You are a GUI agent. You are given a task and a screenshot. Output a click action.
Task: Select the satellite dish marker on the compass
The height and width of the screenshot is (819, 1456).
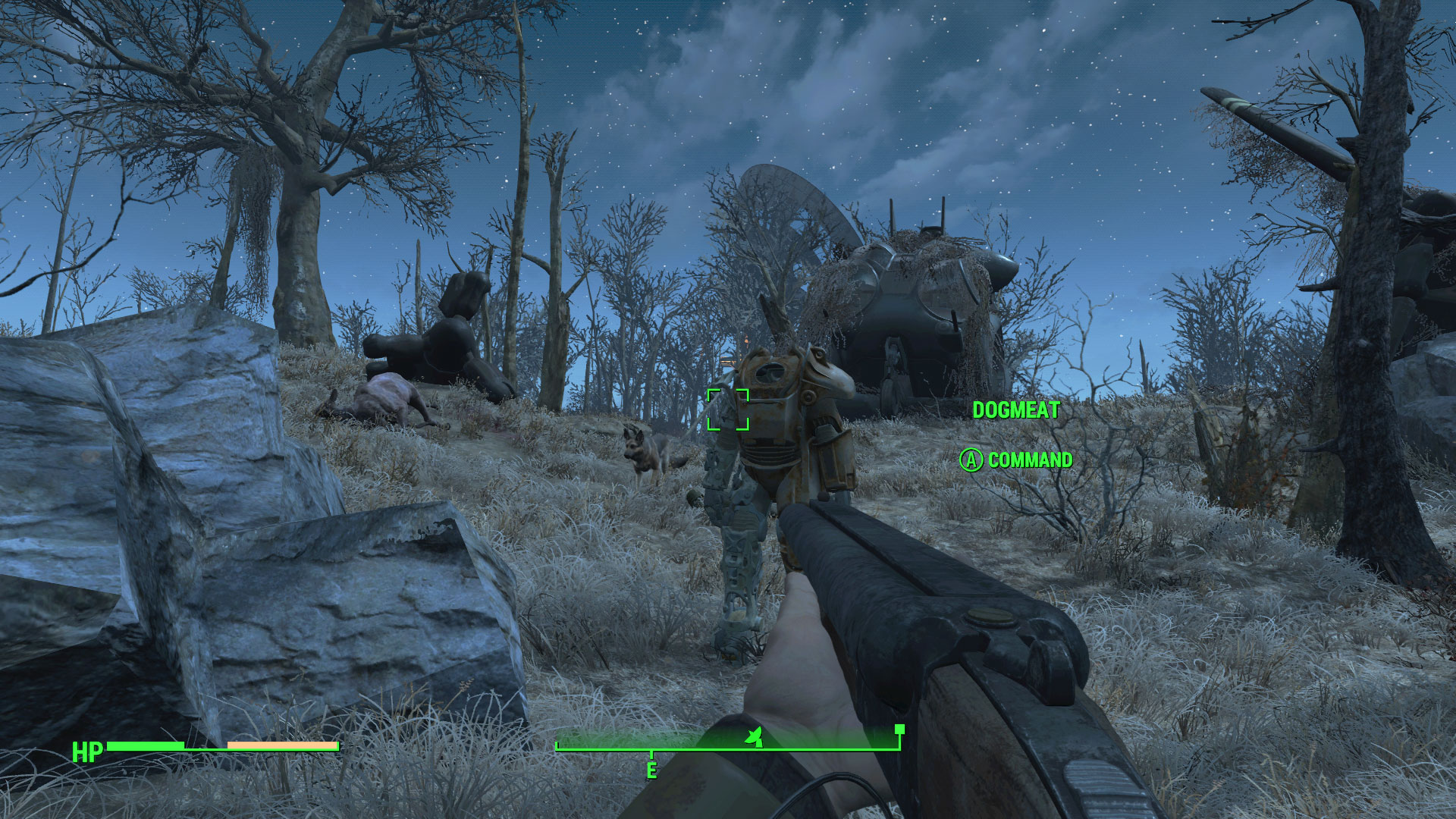pos(753,736)
